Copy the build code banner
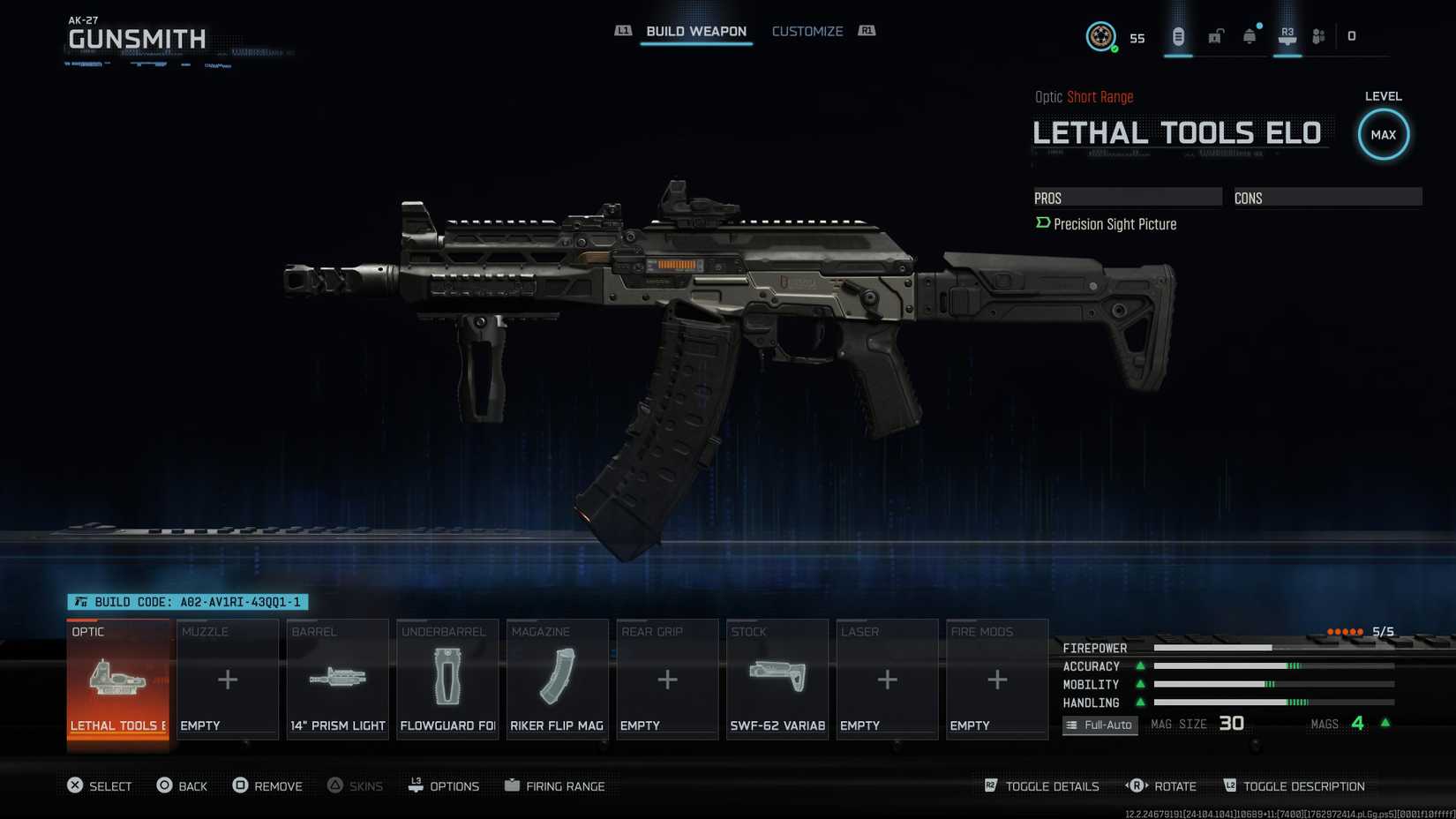The height and width of the screenshot is (819, 1456). (188, 602)
